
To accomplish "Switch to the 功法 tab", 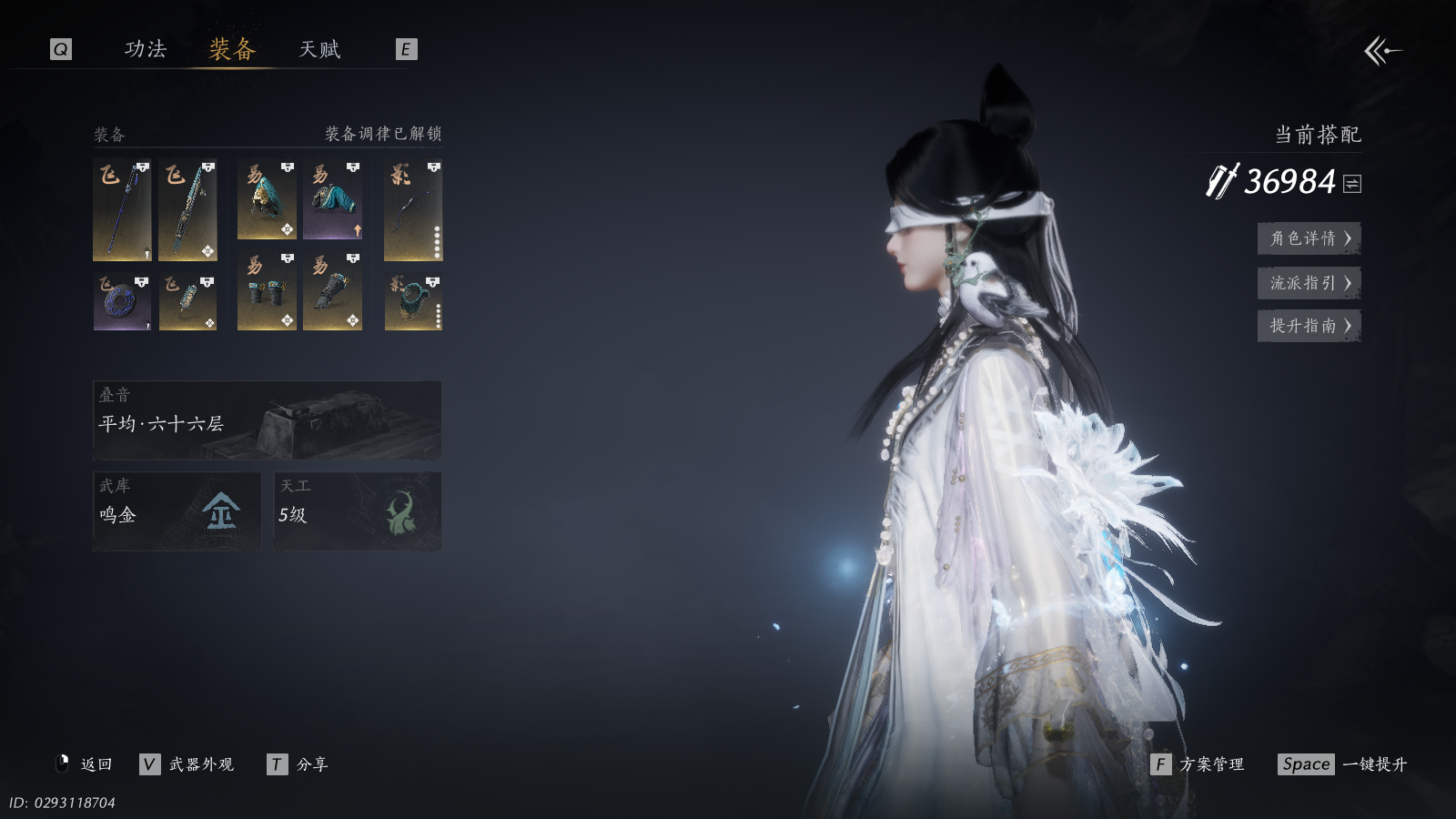I will (x=146, y=49).
